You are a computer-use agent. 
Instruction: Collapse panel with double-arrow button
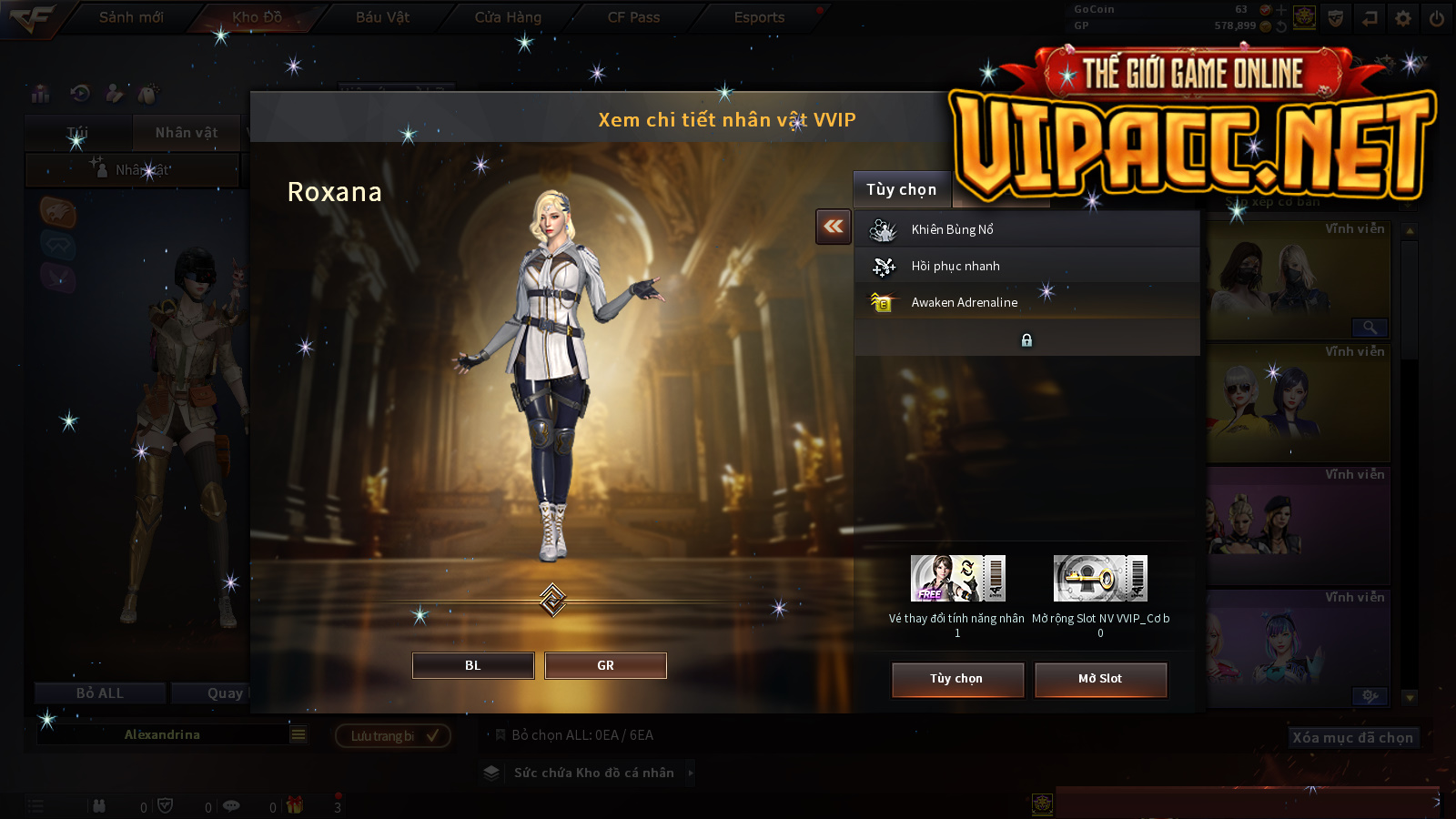click(834, 227)
